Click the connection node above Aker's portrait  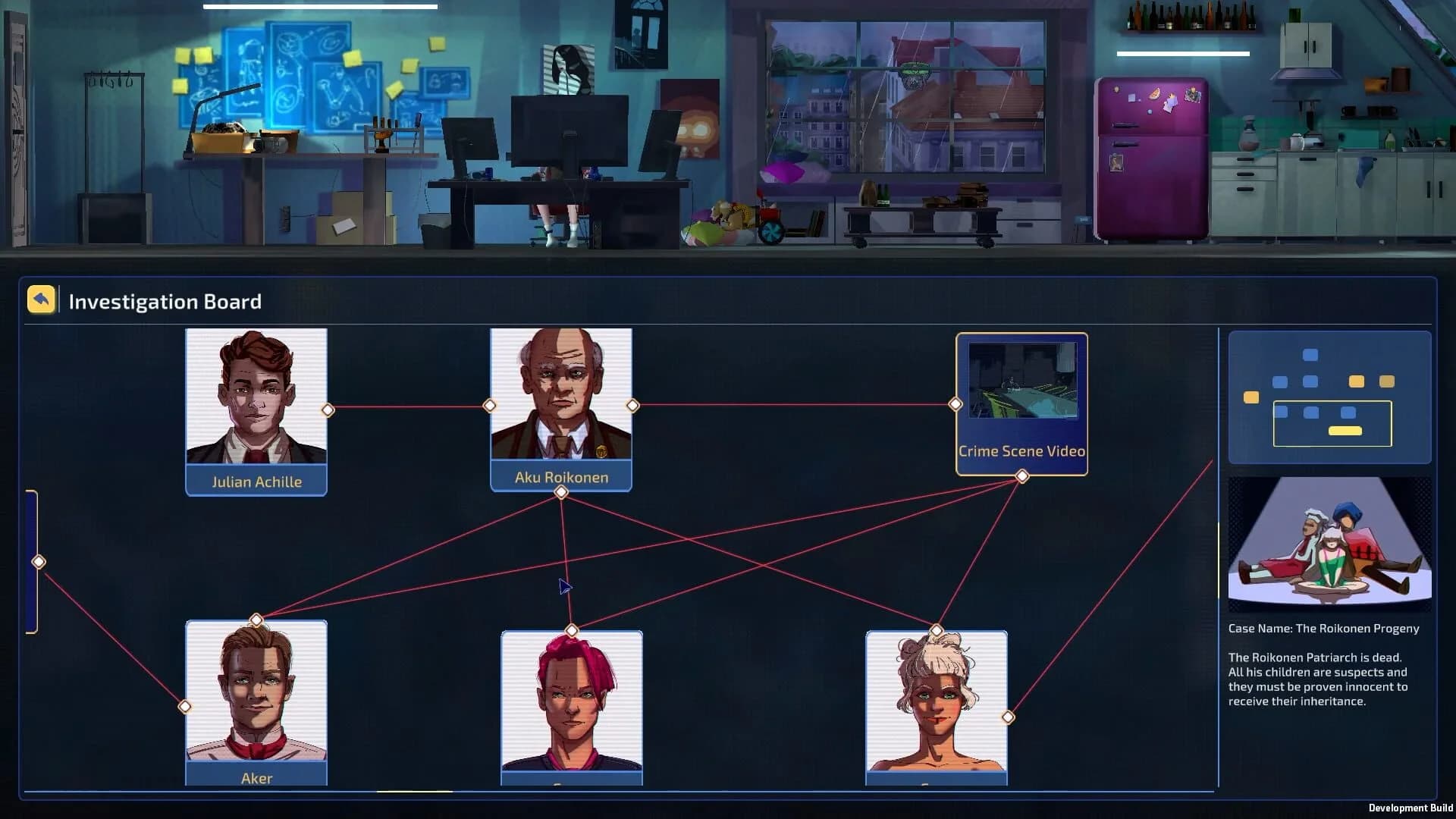256,619
